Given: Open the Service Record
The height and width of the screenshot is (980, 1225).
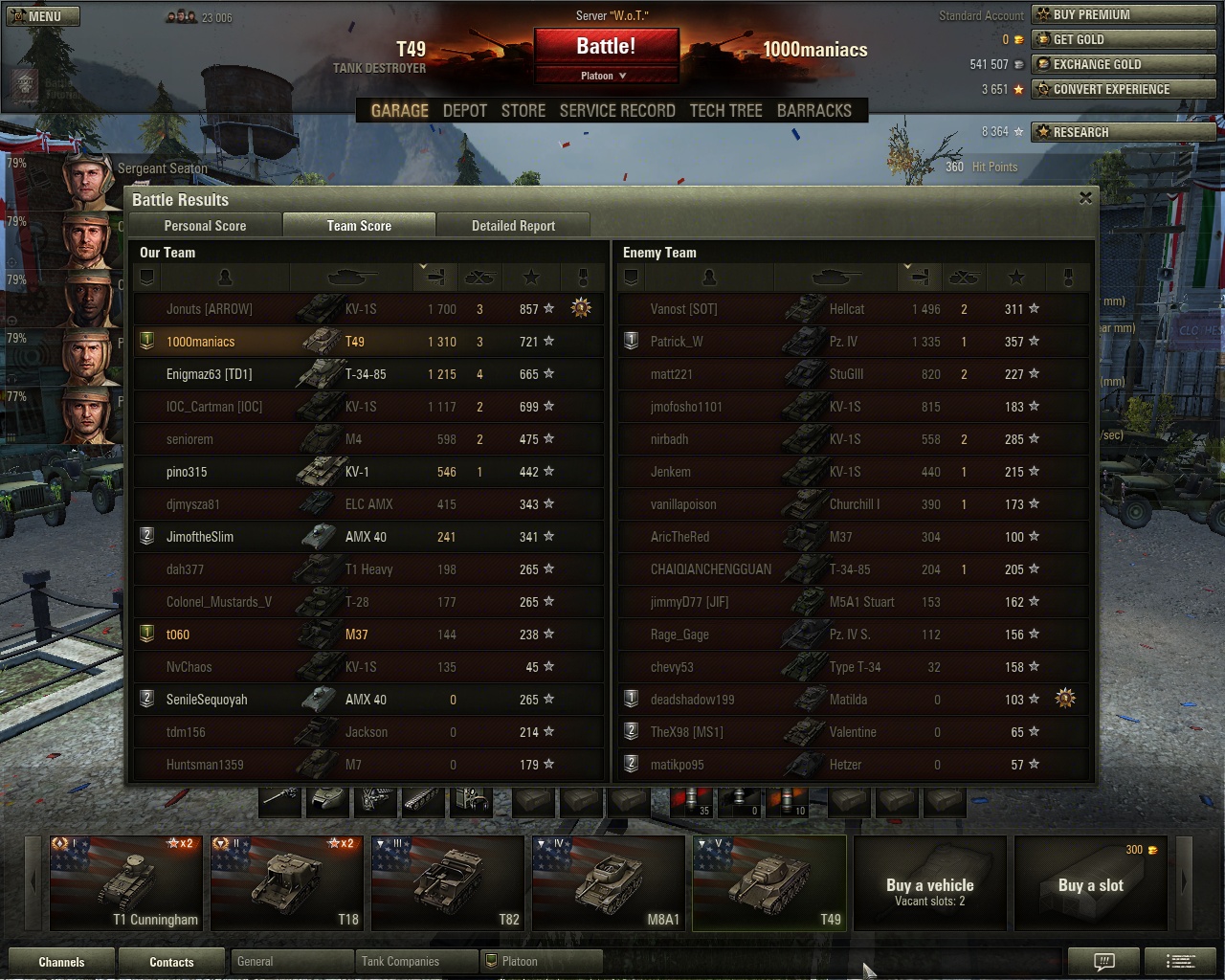Looking at the screenshot, I should click(617, 111).
